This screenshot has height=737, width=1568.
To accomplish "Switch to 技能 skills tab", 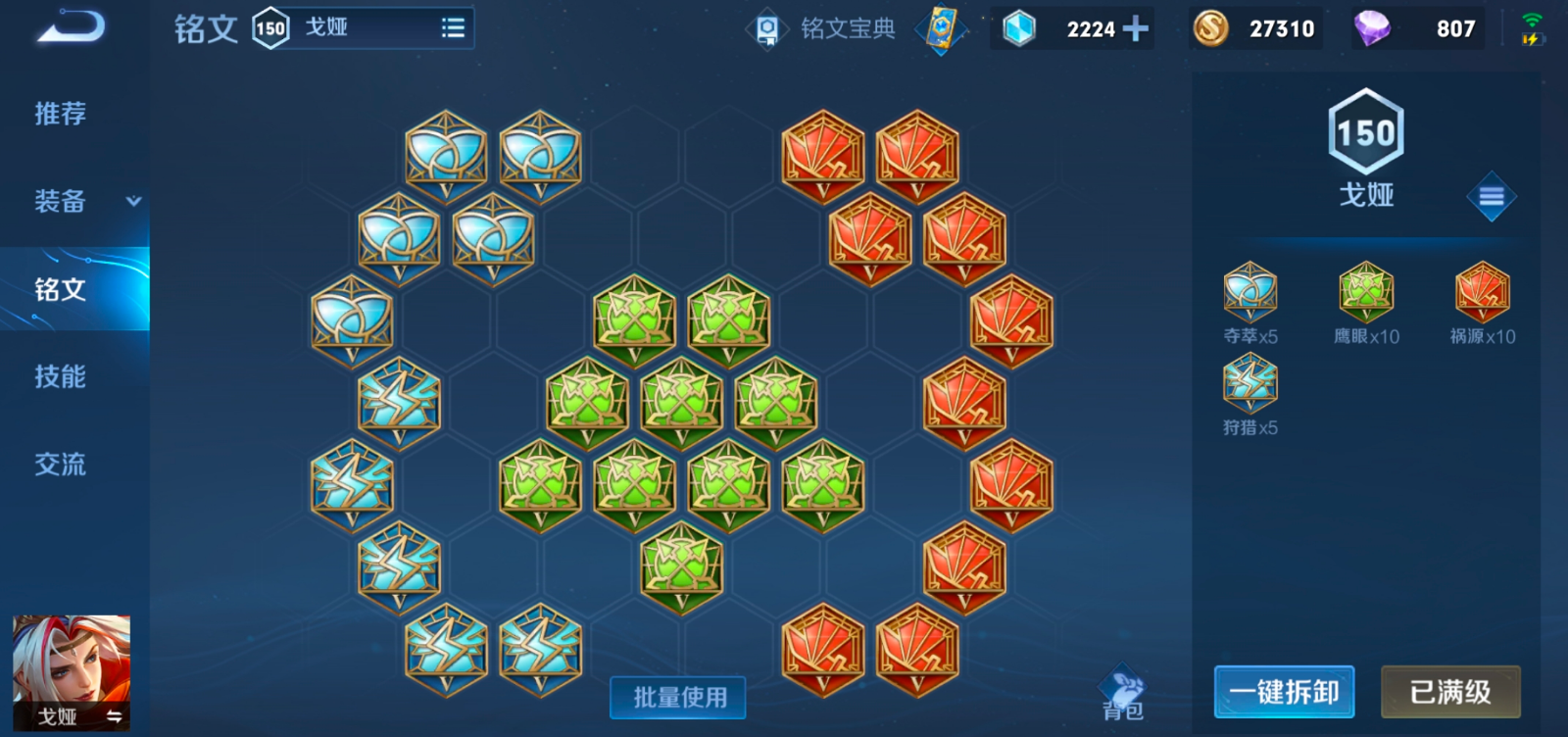I will click(61, 376).
